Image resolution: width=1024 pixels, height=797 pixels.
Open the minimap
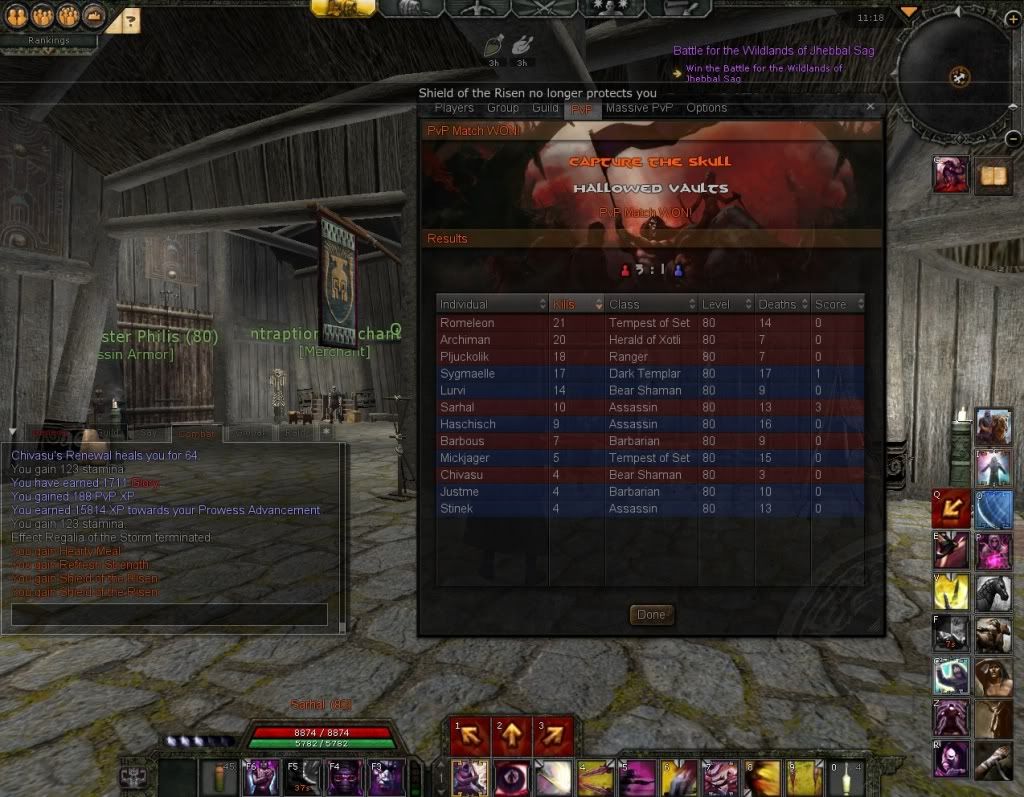[x=958, y=76]
